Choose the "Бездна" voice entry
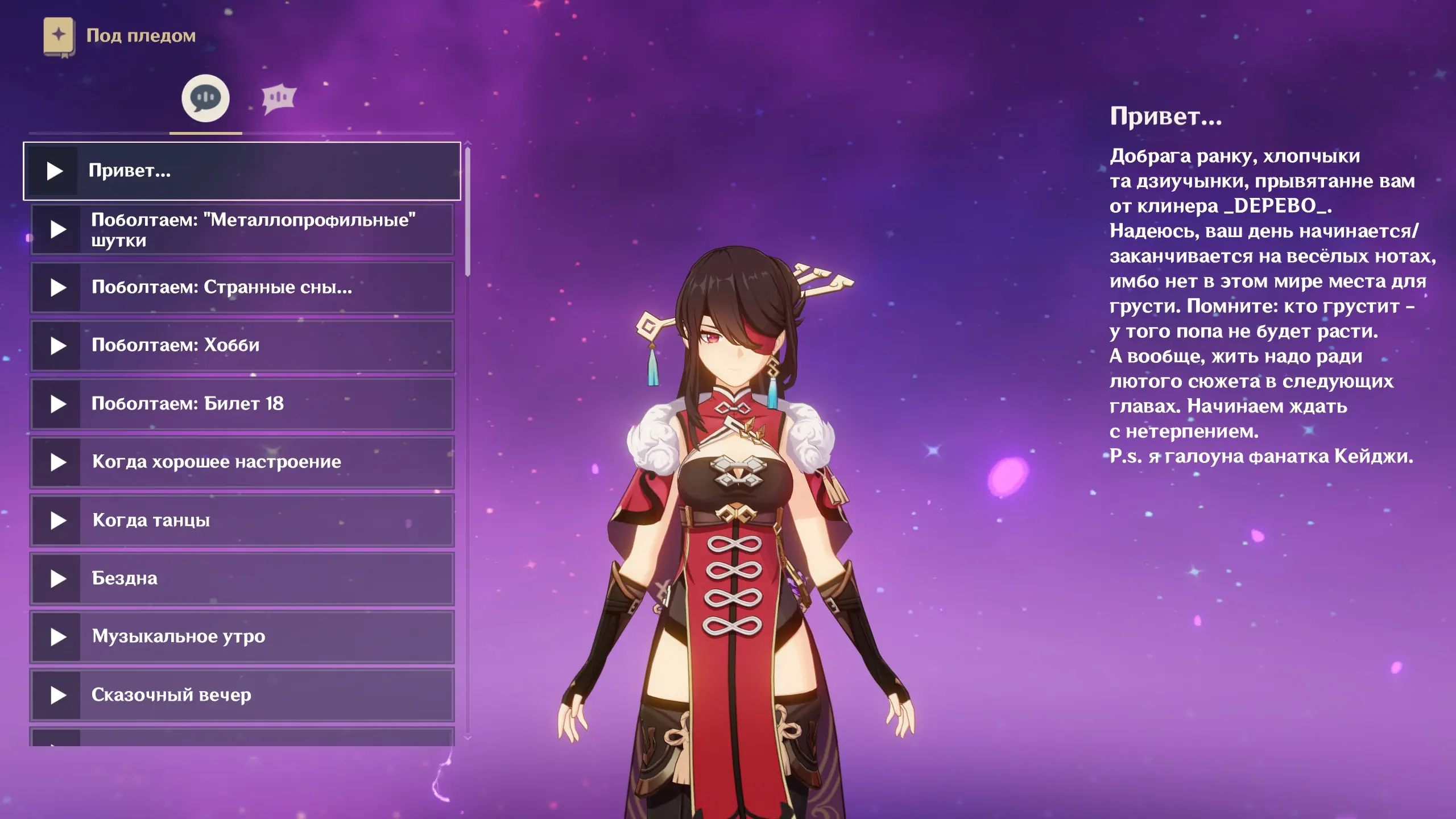Viewport: 1456px width, 819px height. point(242,578)
